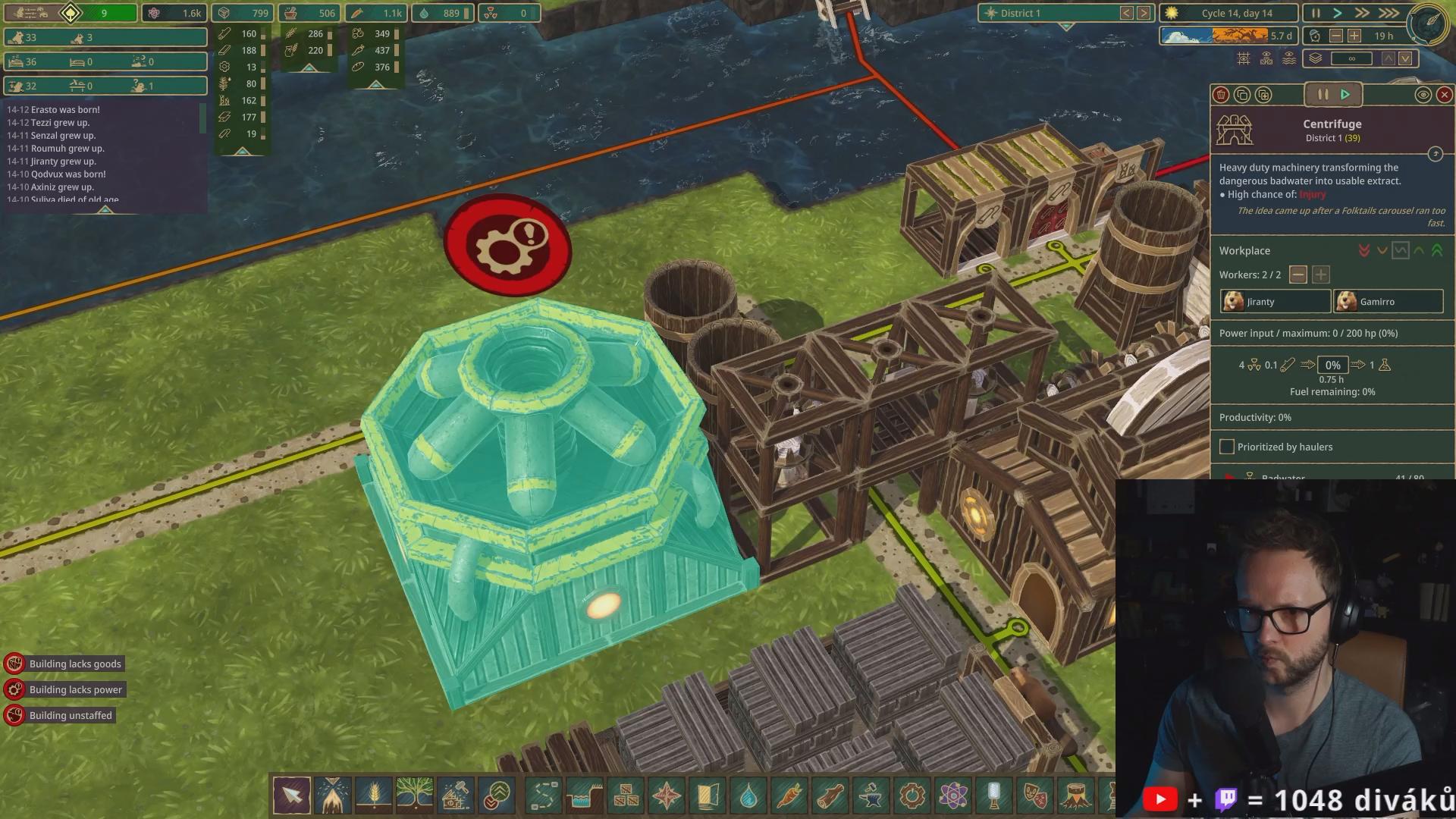Decrease the number of Centrifuge workers
The width and height of the screenshot is (1456, 819).
[1298, 275]
